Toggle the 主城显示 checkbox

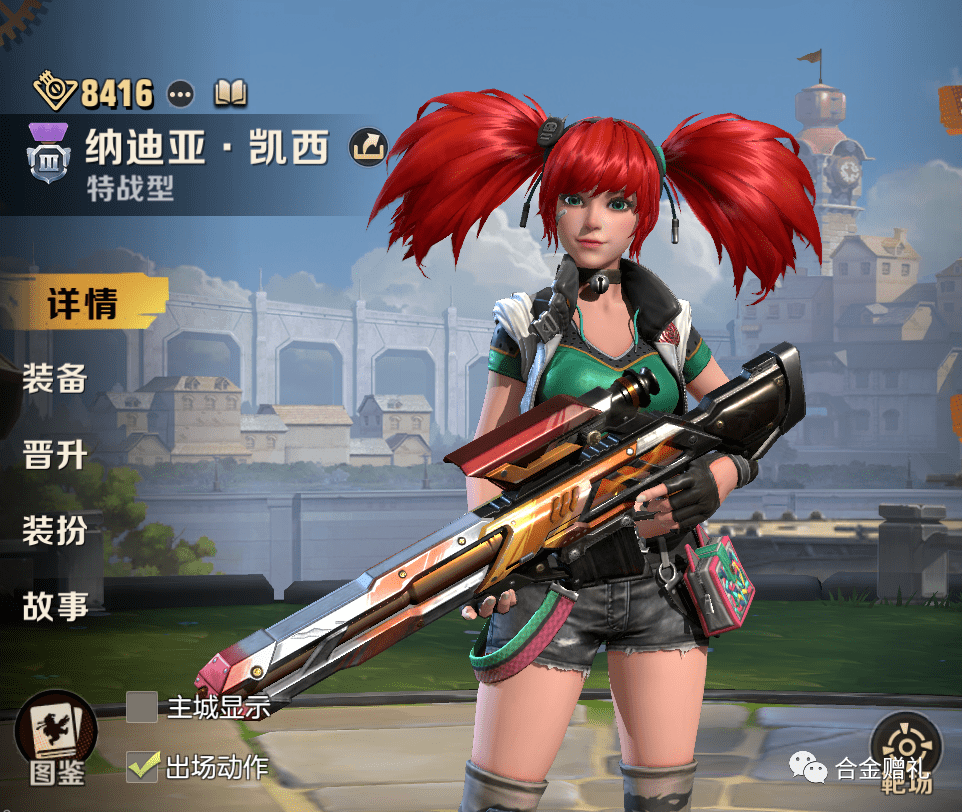tap(142, 706)
